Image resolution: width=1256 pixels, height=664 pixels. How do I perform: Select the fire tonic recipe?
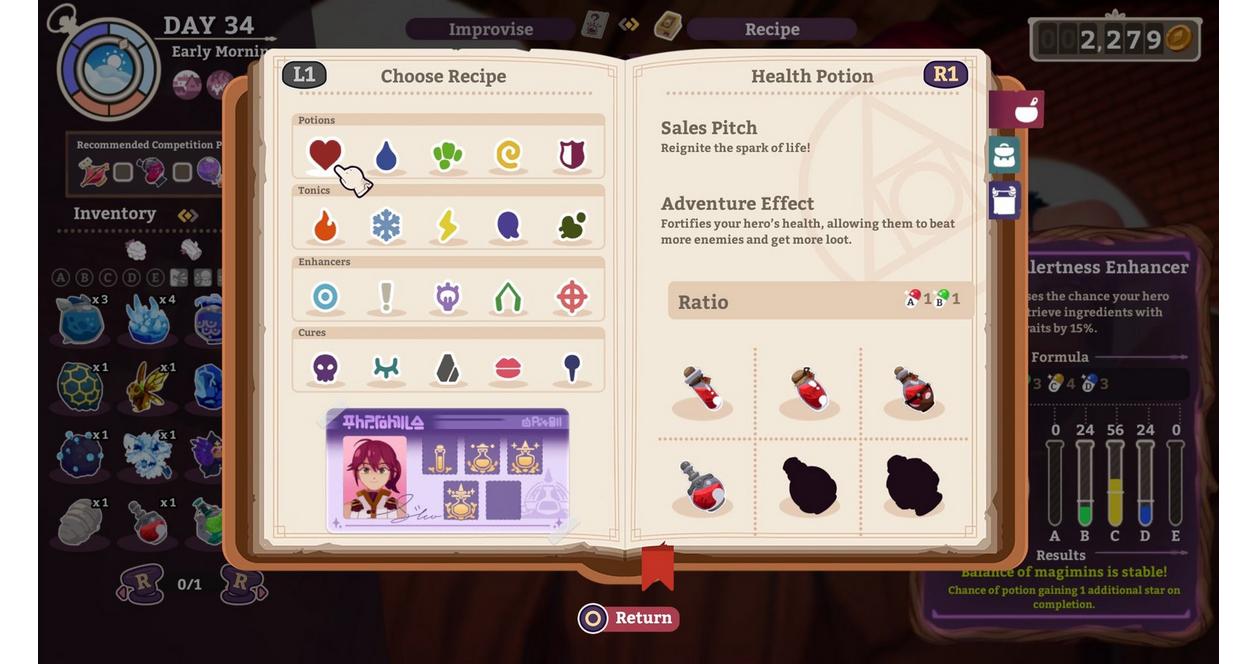325,226
